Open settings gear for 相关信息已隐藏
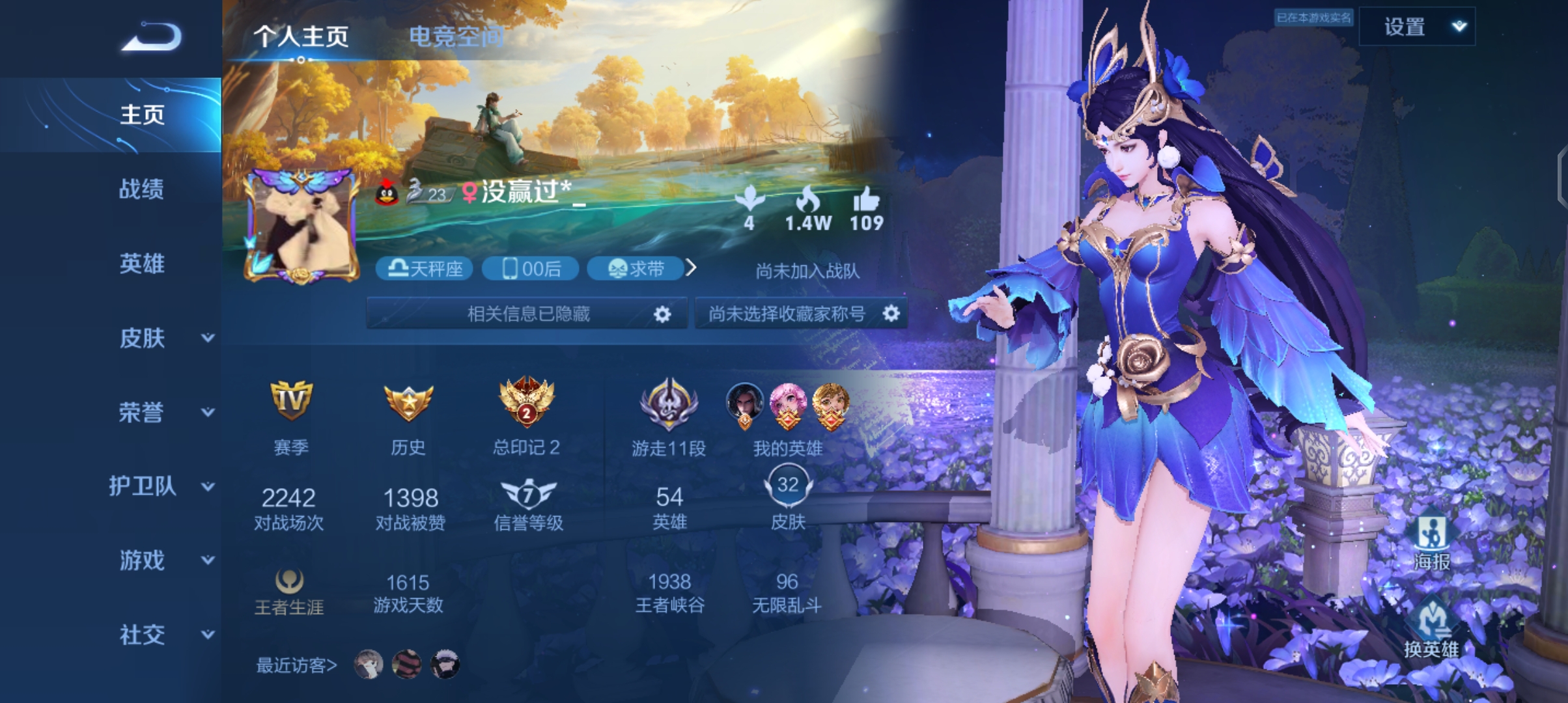 click(662, 314)
